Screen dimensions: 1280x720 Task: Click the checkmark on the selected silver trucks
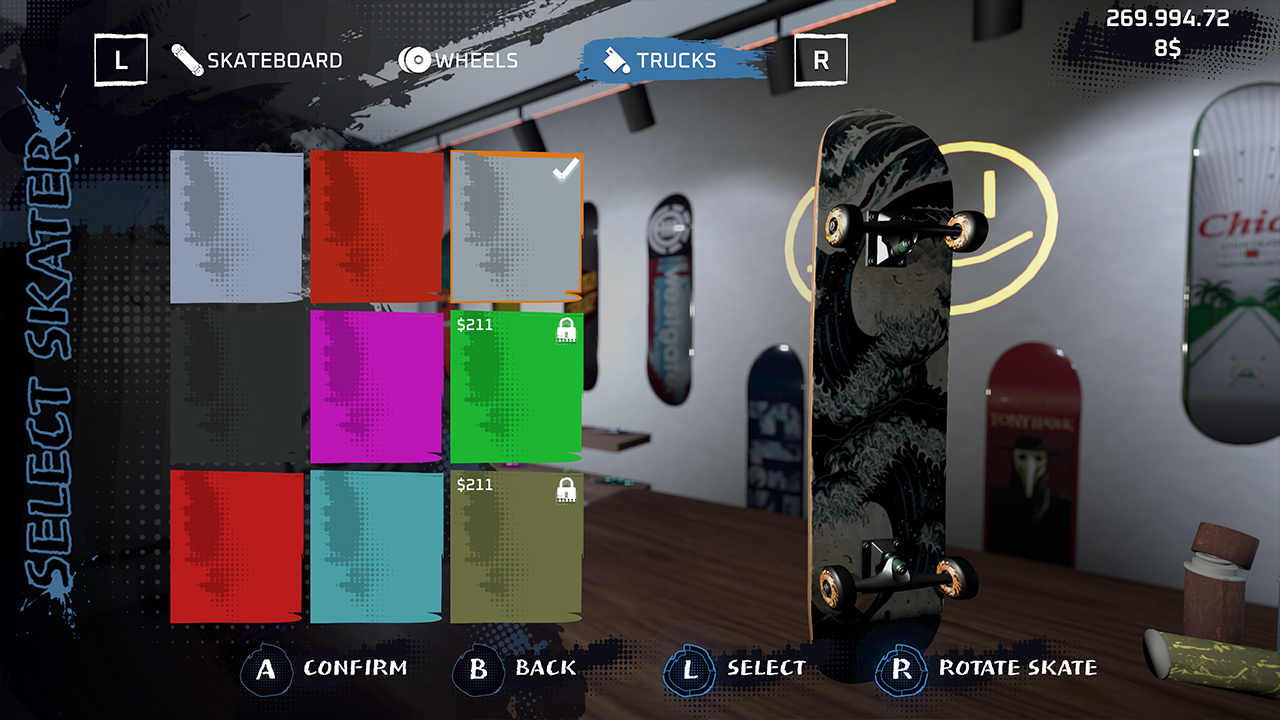[563, 172]
